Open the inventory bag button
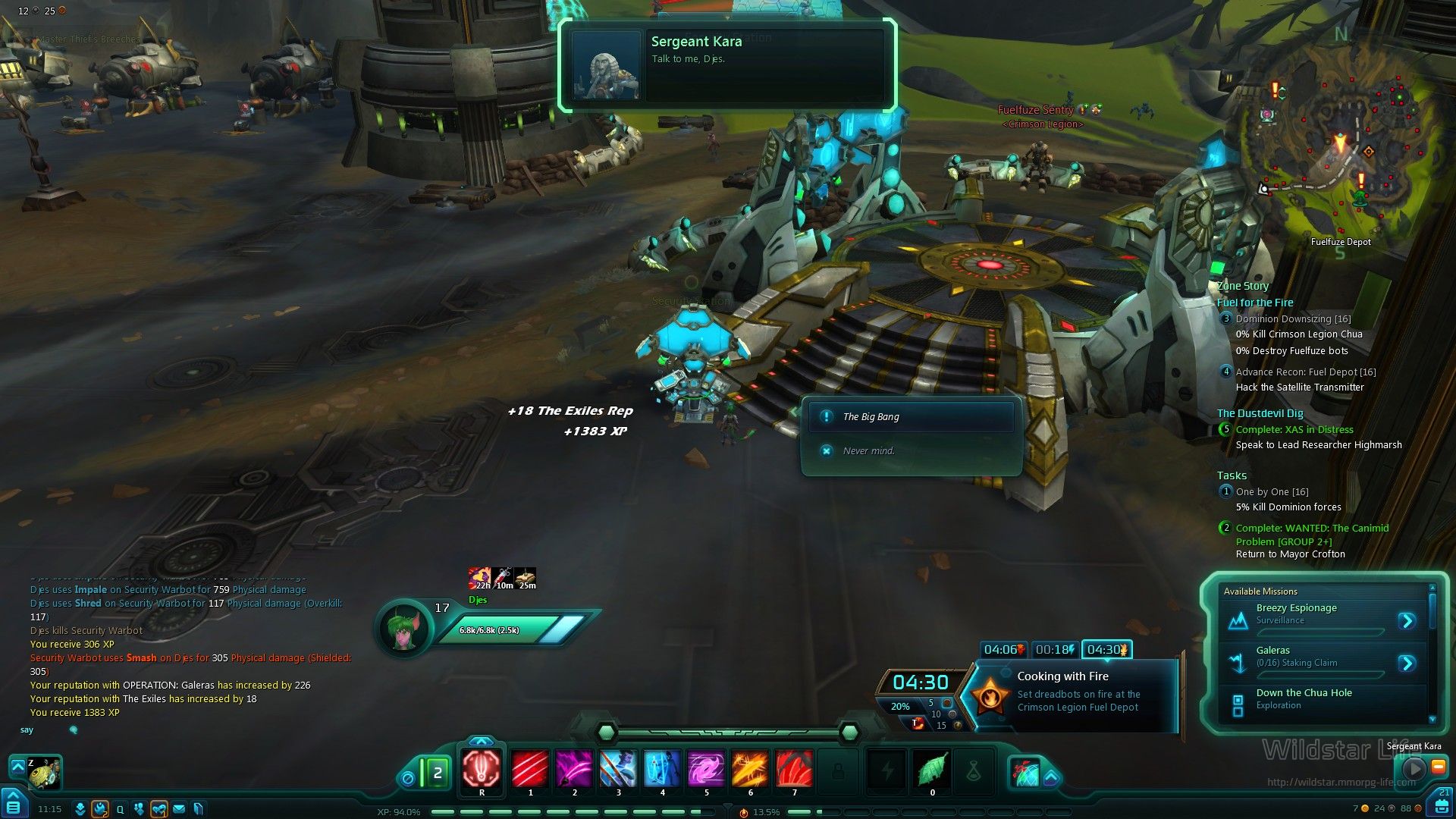 coord(1442,806)
